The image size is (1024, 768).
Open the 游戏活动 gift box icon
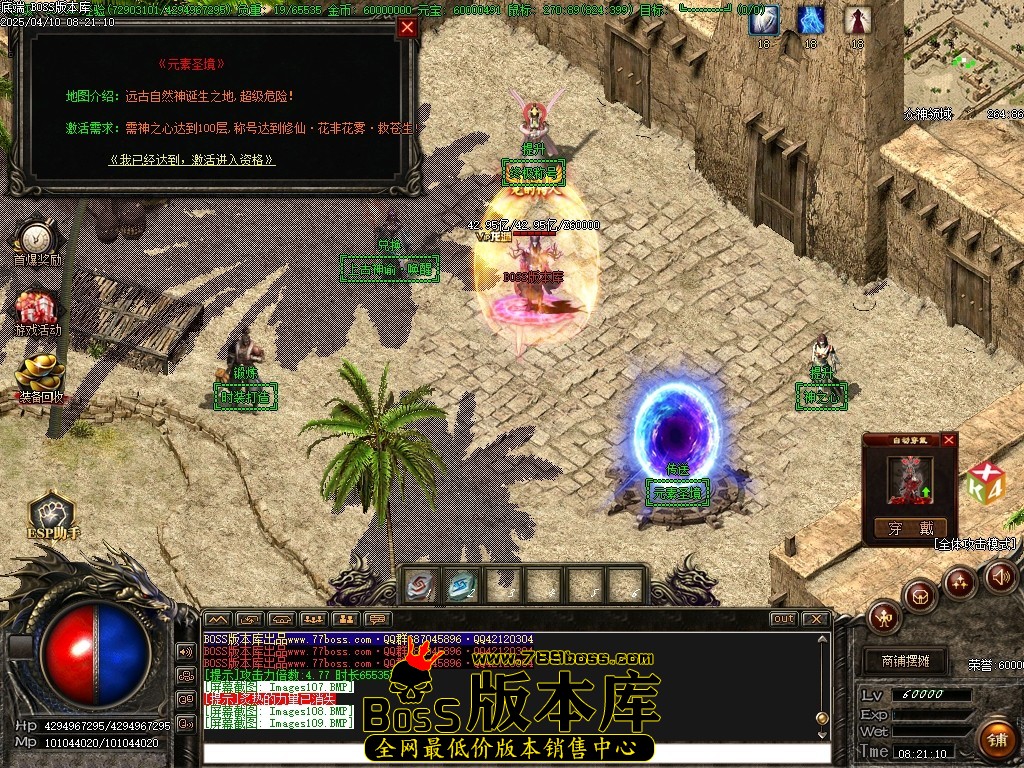[x=37, y=311]
